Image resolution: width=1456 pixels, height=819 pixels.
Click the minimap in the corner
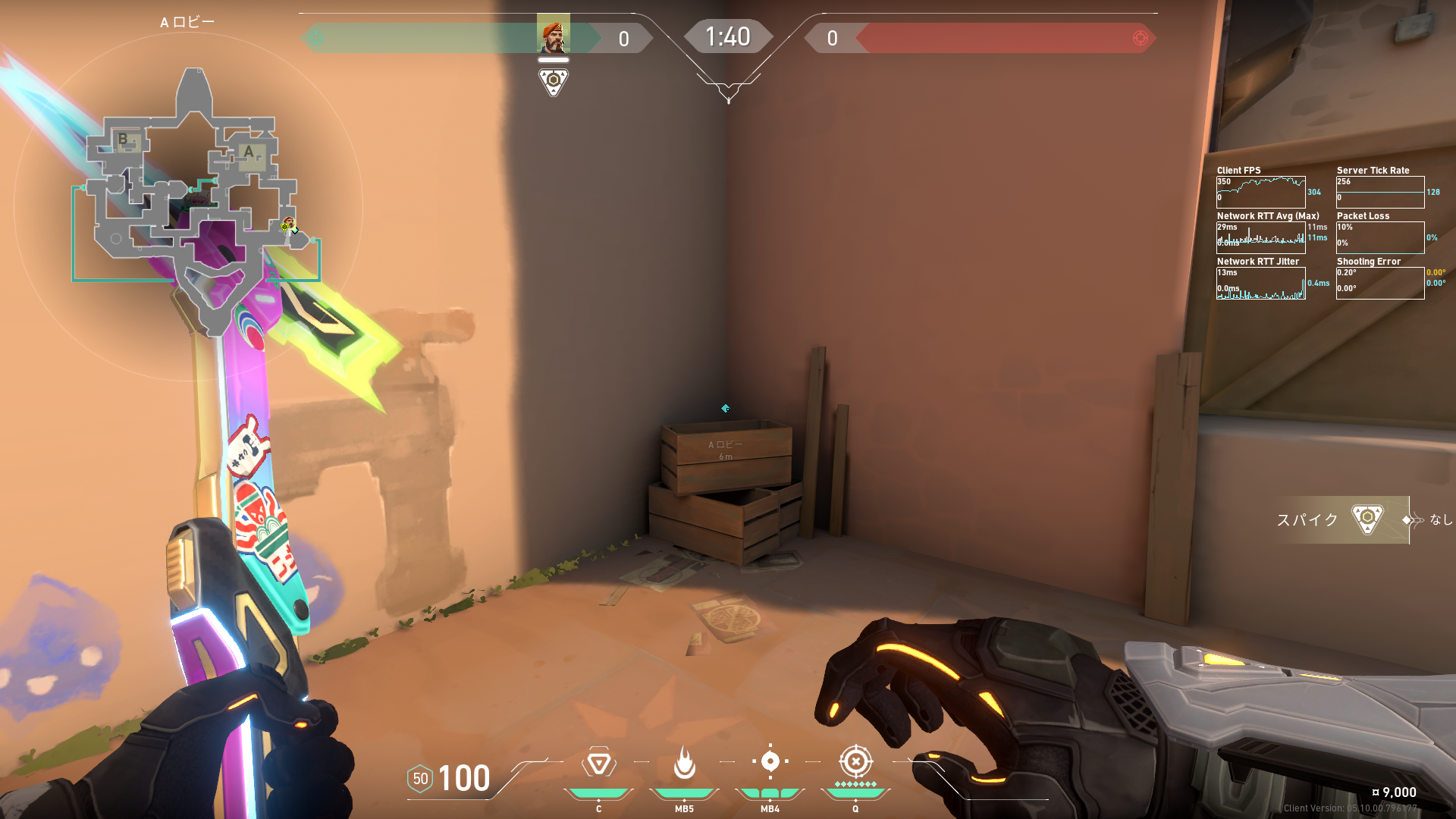pos(190,205)
